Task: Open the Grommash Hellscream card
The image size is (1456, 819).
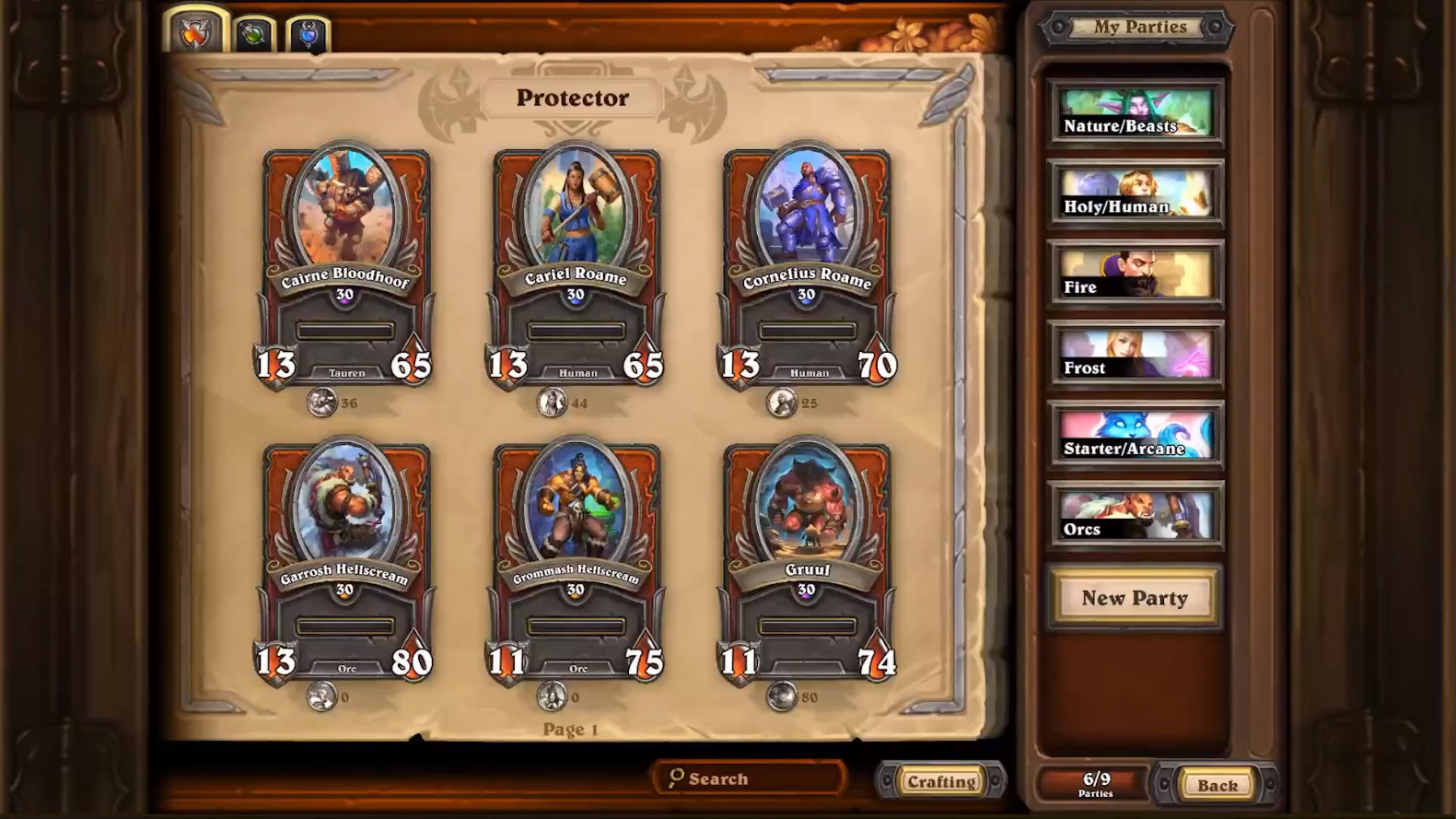Action: (576, 562)
